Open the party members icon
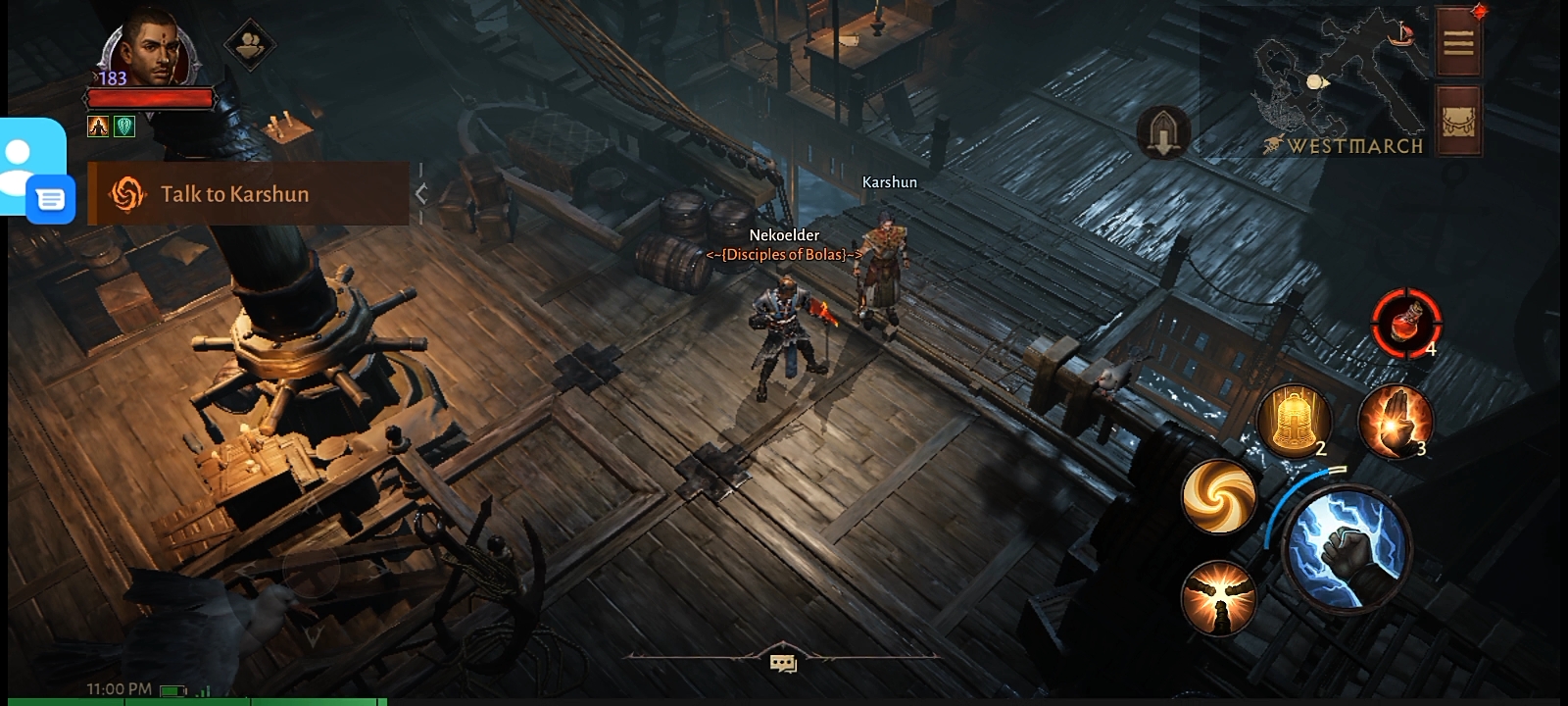Image resolution: width=1568 pixels, height=706 pixels. point(249,44)
